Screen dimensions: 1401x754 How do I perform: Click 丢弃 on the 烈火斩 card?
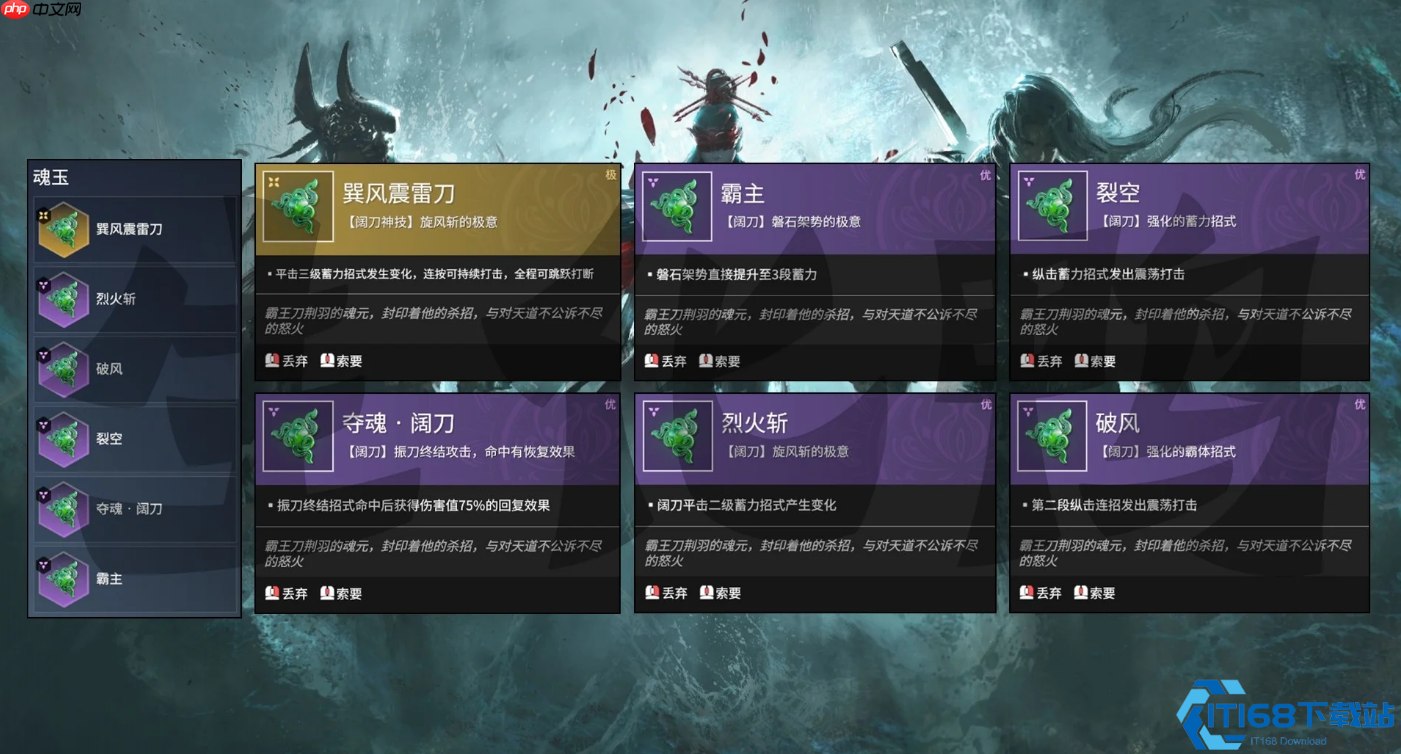(x=665, y=592)
